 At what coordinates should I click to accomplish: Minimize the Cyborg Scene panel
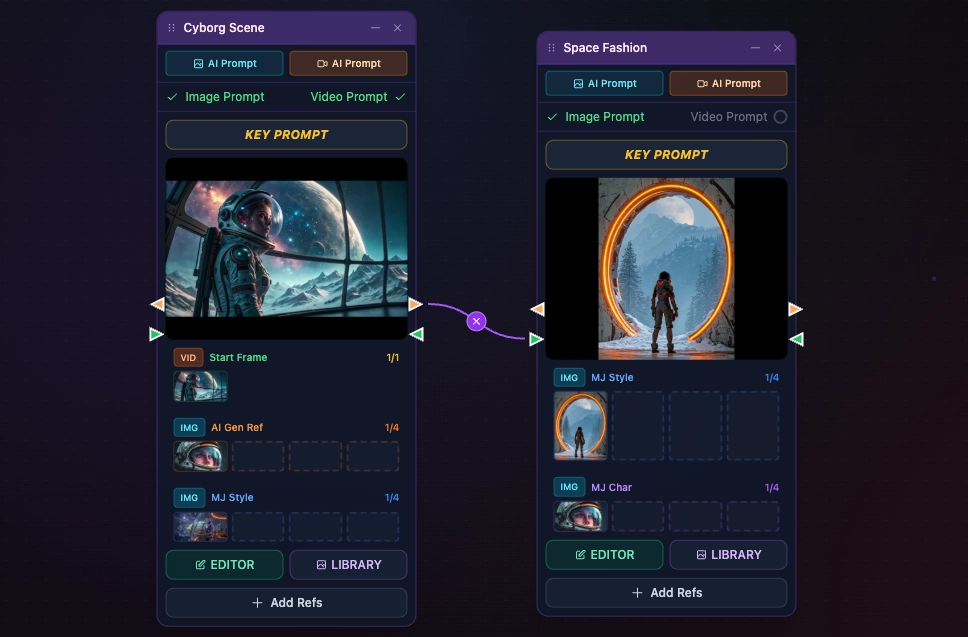[375, 28]
